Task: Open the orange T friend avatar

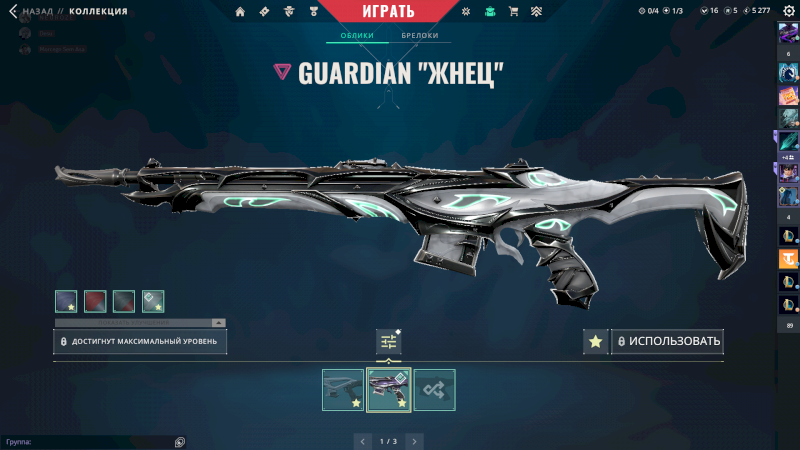Action: [x=788, y=259]
